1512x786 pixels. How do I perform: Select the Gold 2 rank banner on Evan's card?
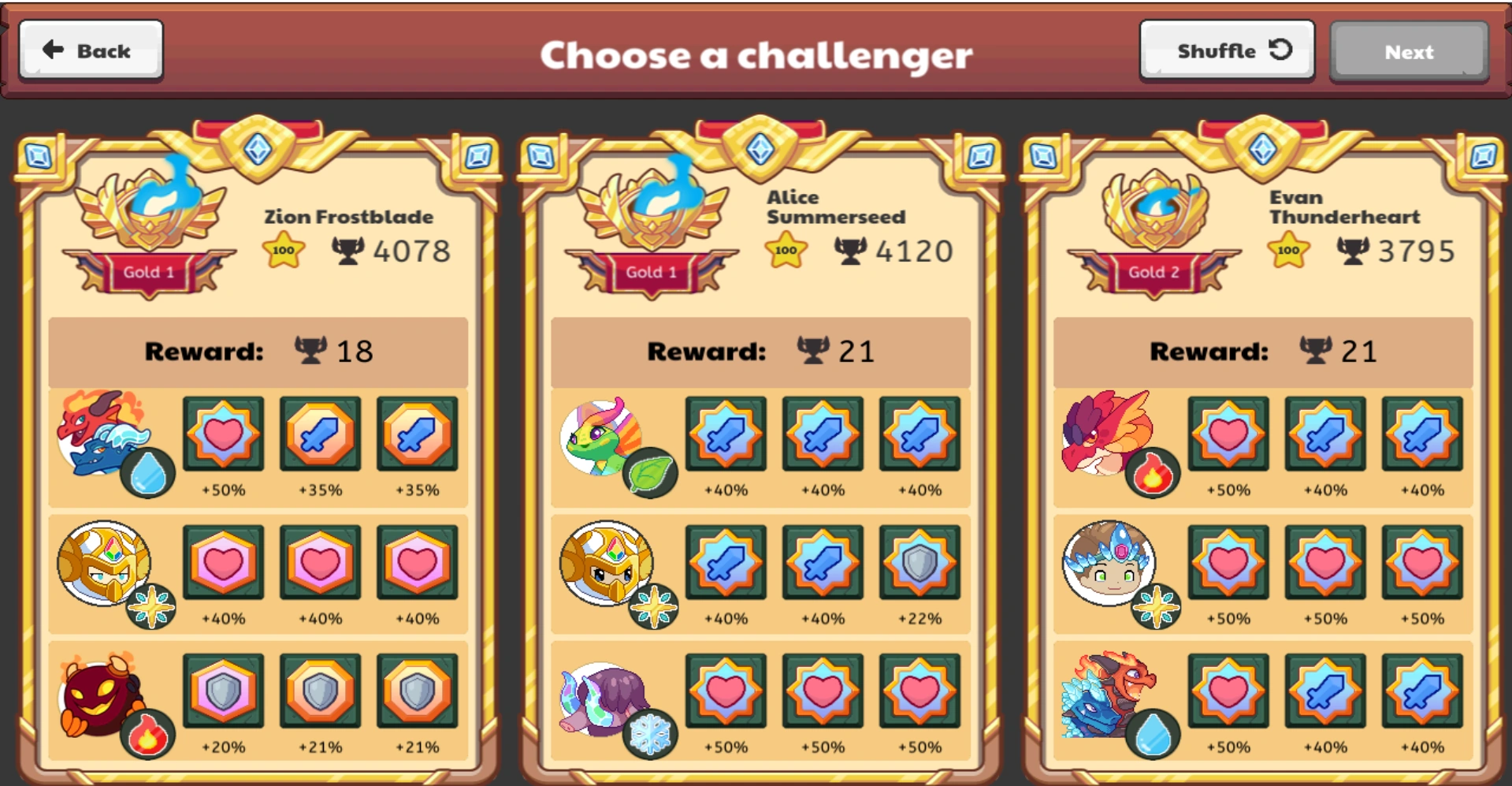(x=1154, y=271)
